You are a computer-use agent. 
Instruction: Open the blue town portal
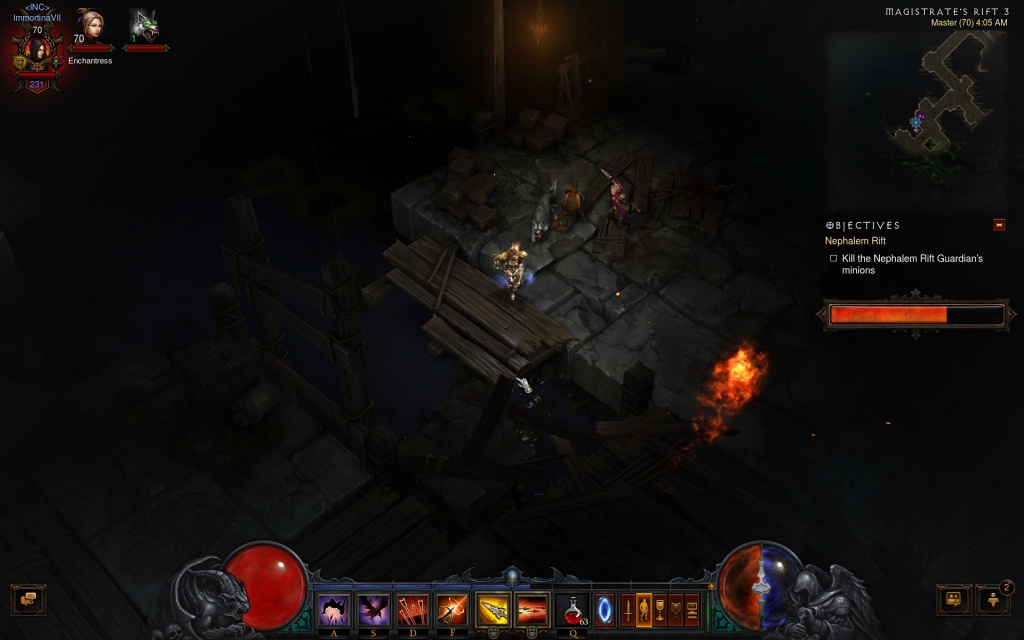tap(605, 609)
